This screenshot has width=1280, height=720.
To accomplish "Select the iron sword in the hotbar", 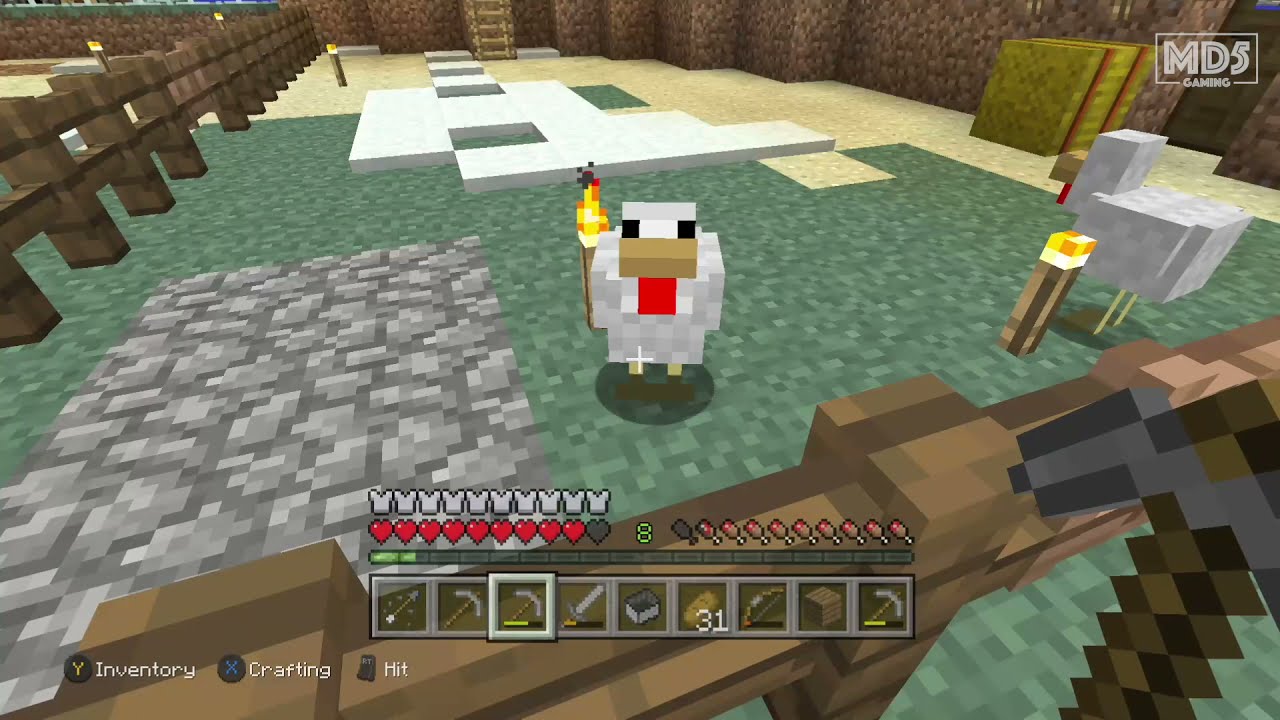I will (583, 603).
